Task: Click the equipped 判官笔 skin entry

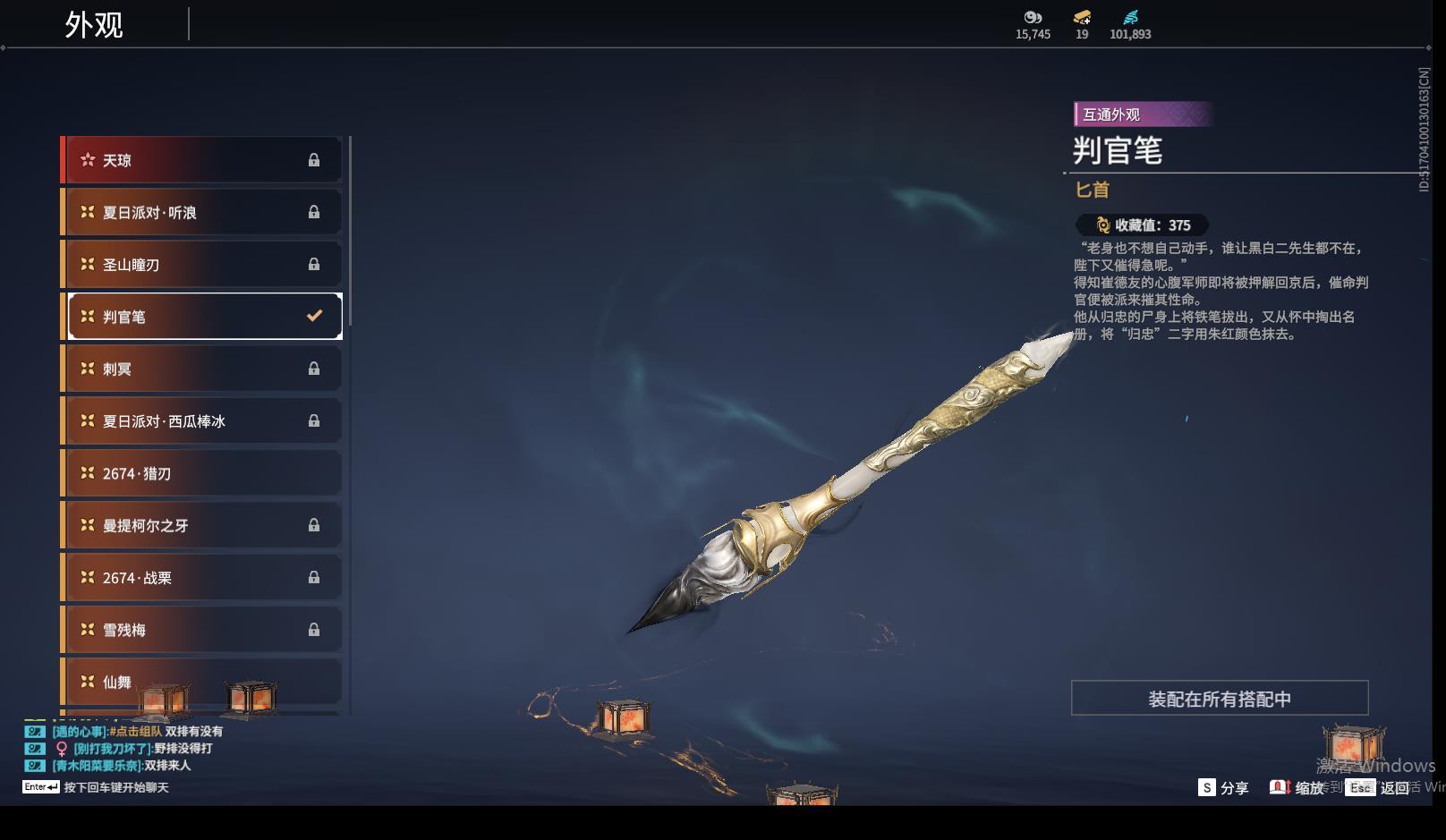Action: click(x=204, y=317)
